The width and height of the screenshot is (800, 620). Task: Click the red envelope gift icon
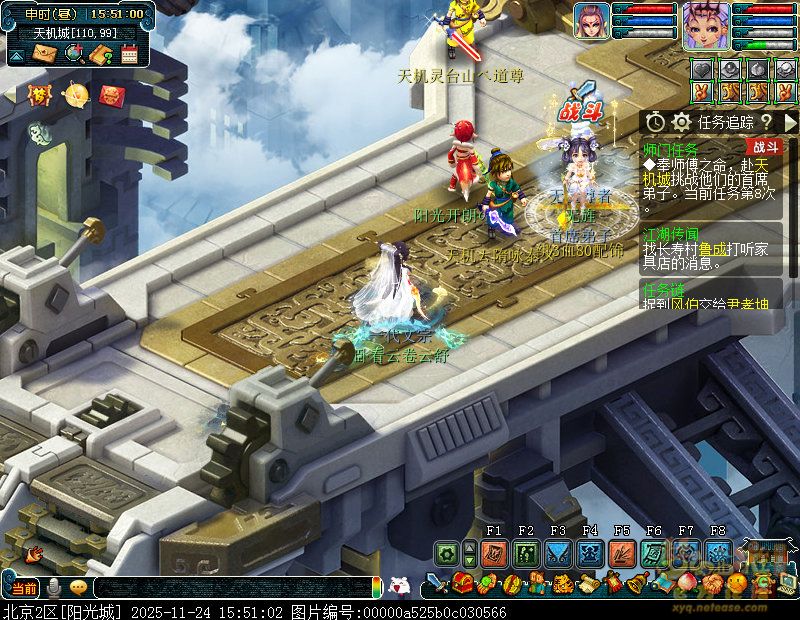point(112,95)
